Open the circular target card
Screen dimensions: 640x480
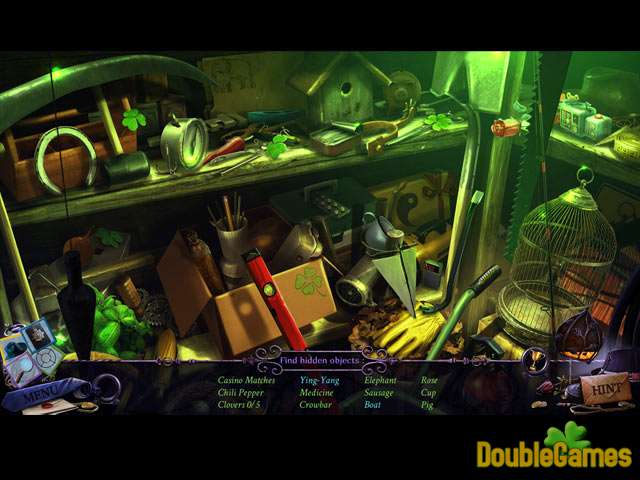click(x=46, y=359)
